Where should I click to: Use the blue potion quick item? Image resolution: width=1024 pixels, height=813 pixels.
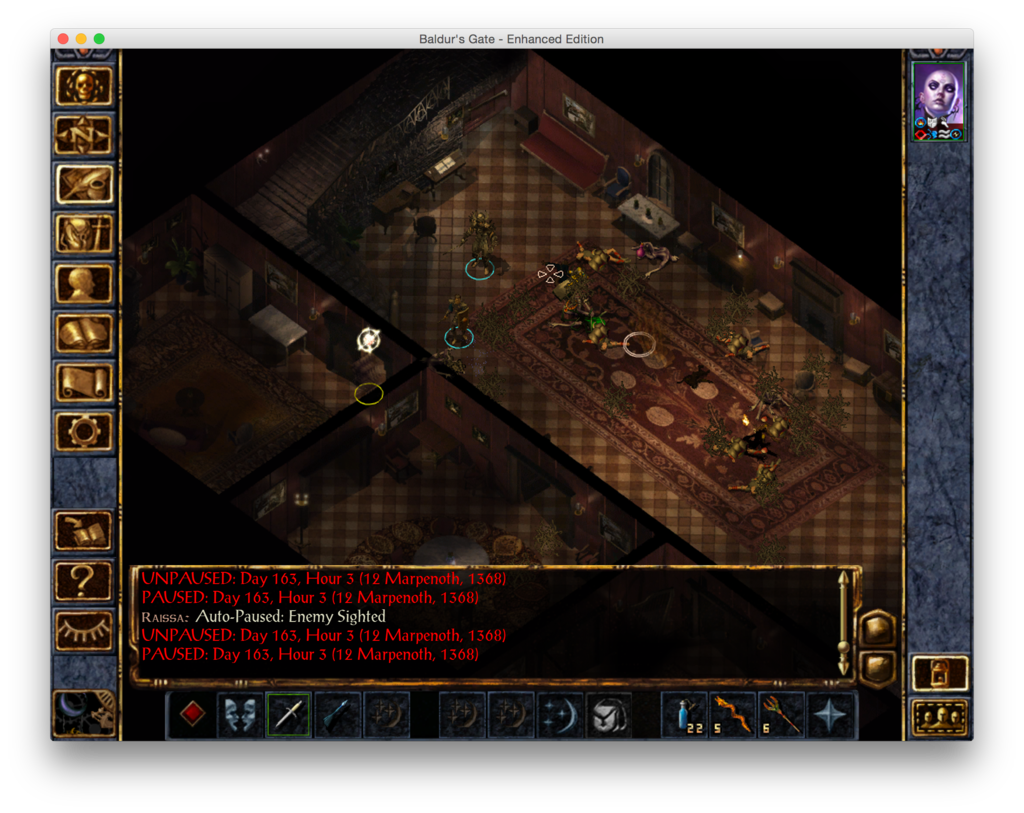click(x=685, y=715)
